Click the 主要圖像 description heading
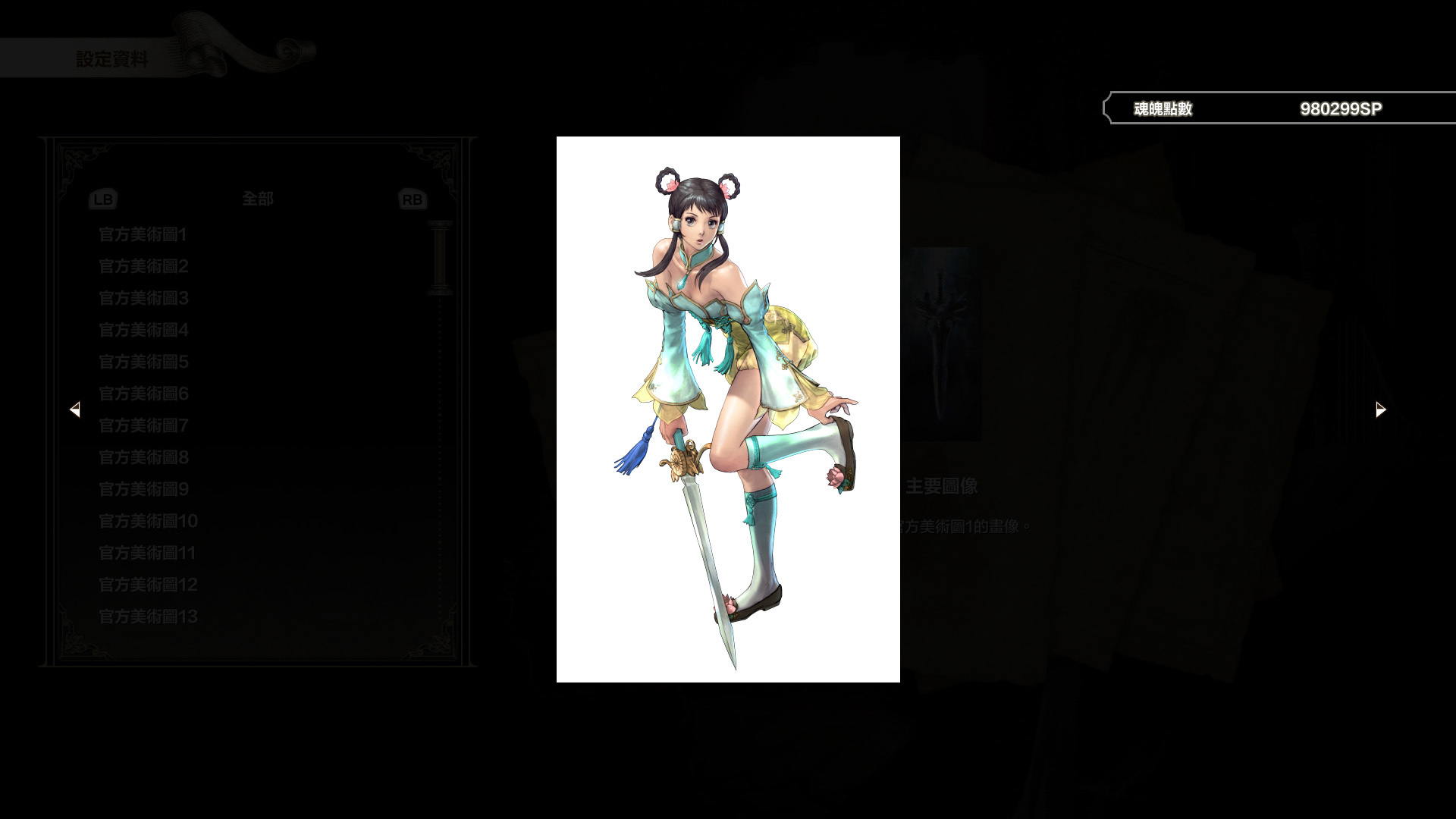Viewport: 1456px width, 819px height. (943, 486)
